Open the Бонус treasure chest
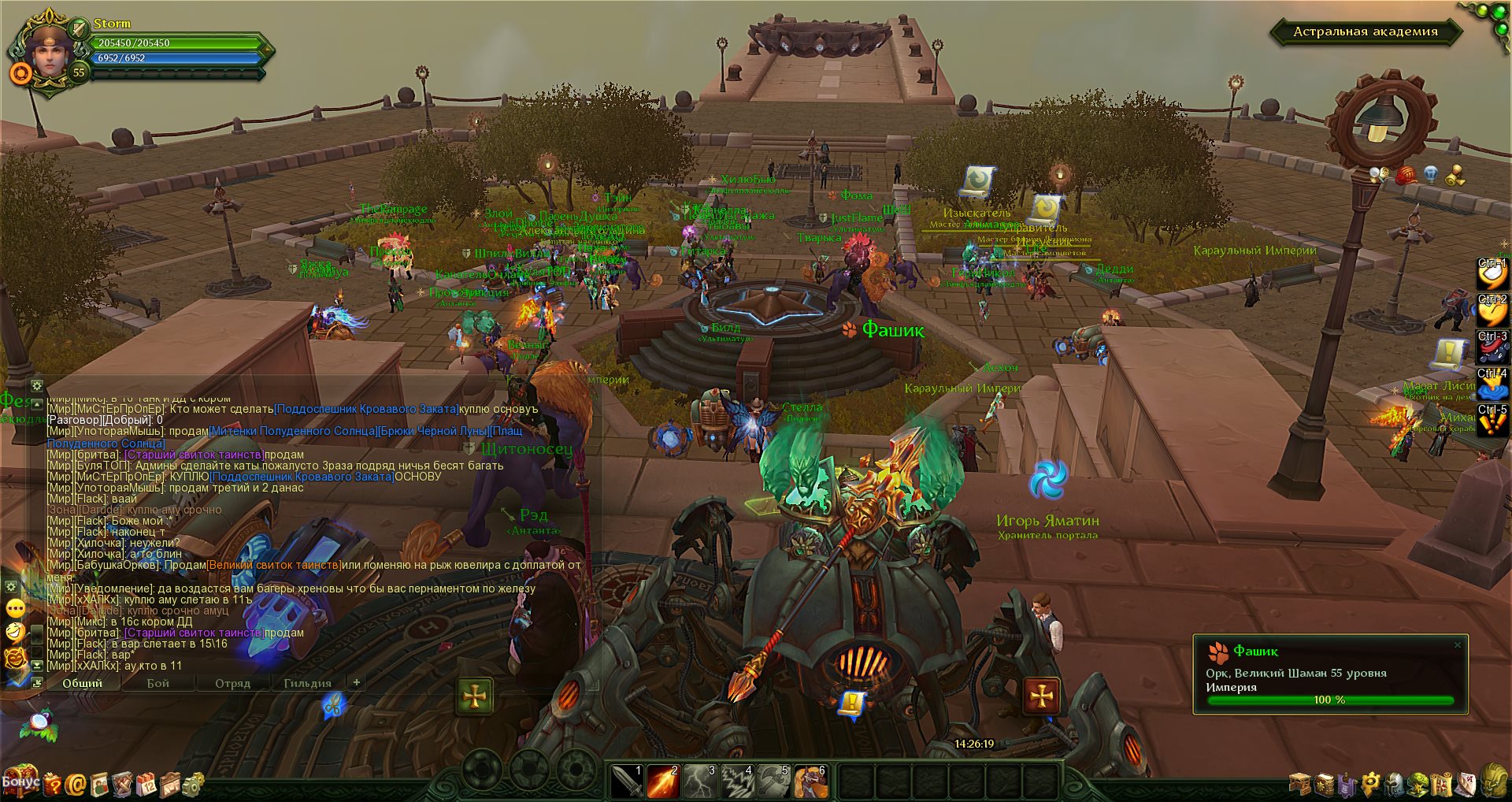1512x802 pixels. [21, 781]
